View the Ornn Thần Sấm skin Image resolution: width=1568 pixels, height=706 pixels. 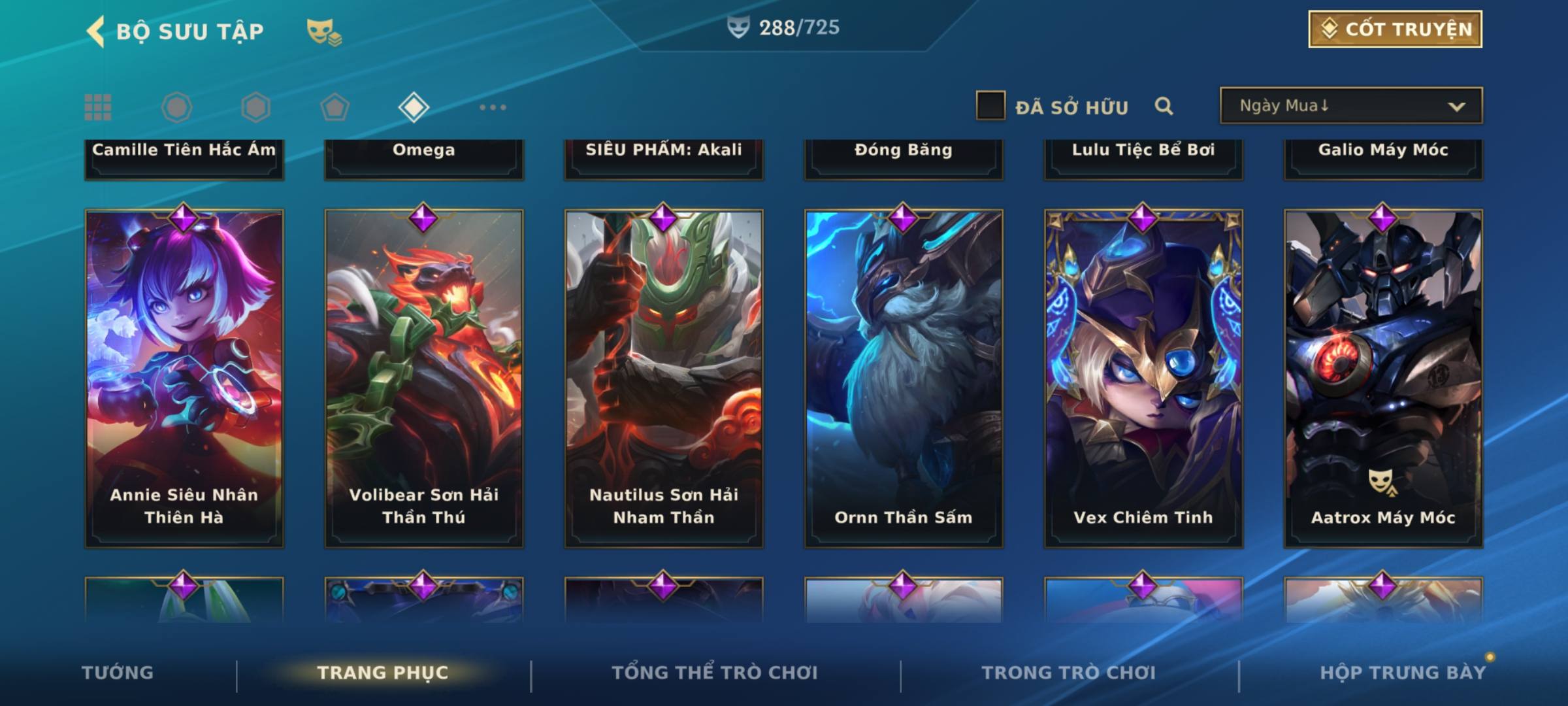[x=904, y=378]
